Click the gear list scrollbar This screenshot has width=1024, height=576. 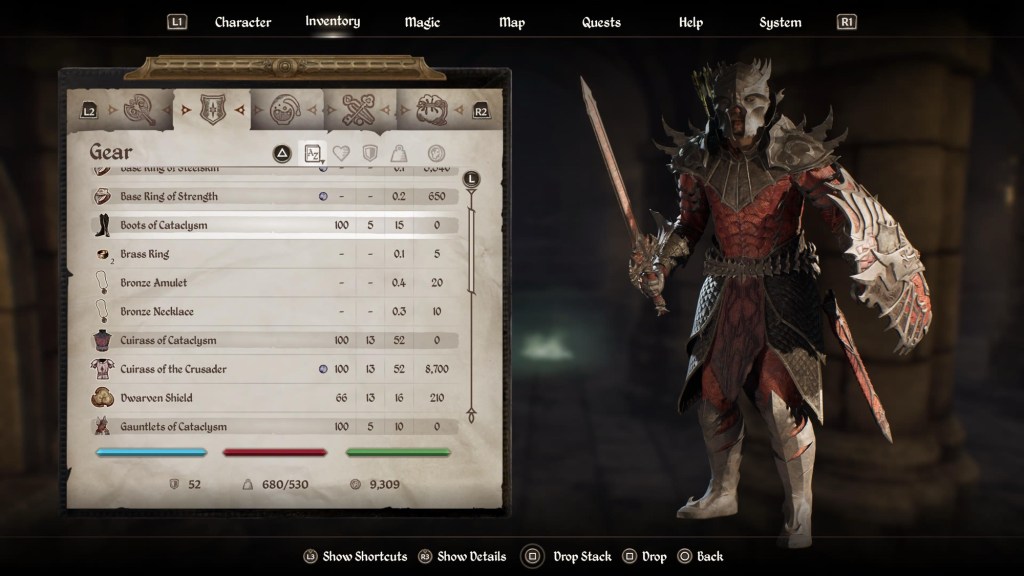[472, 300]
